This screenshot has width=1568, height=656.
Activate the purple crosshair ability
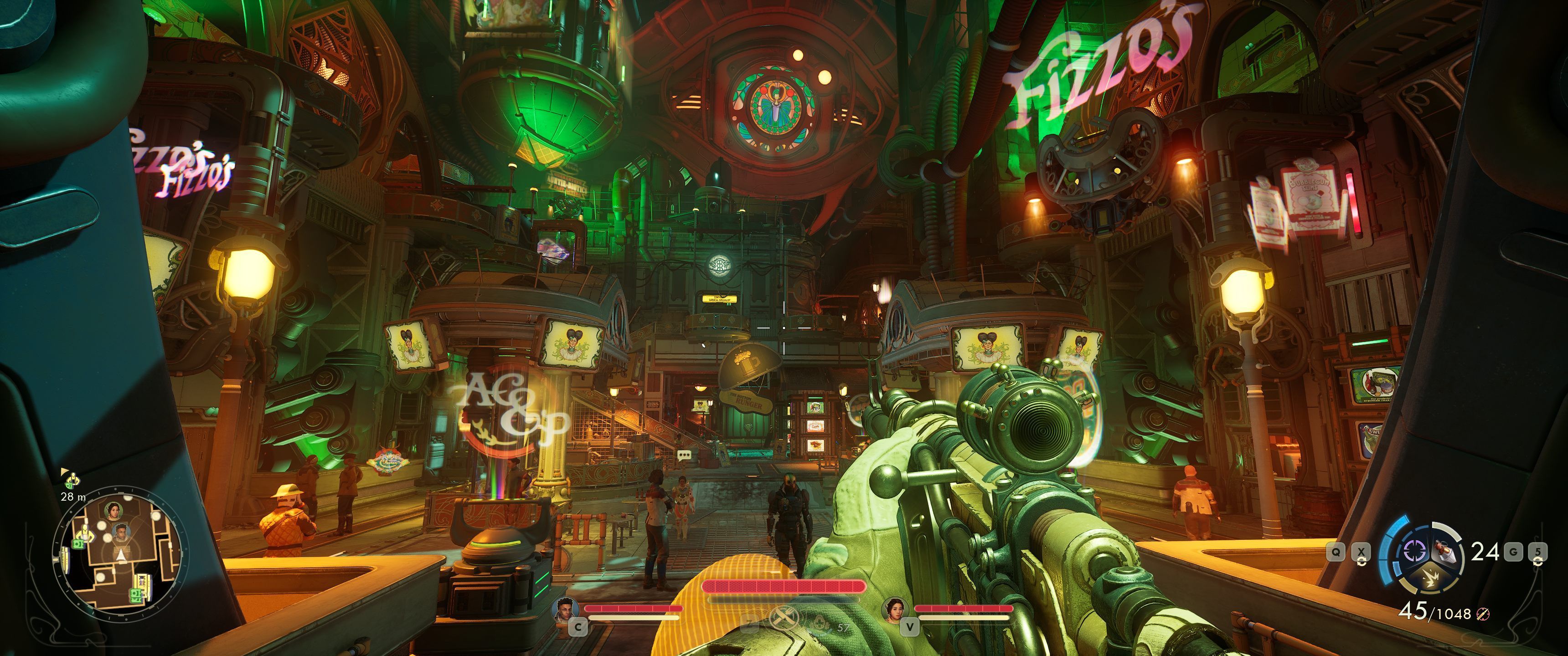point(1414,551)
